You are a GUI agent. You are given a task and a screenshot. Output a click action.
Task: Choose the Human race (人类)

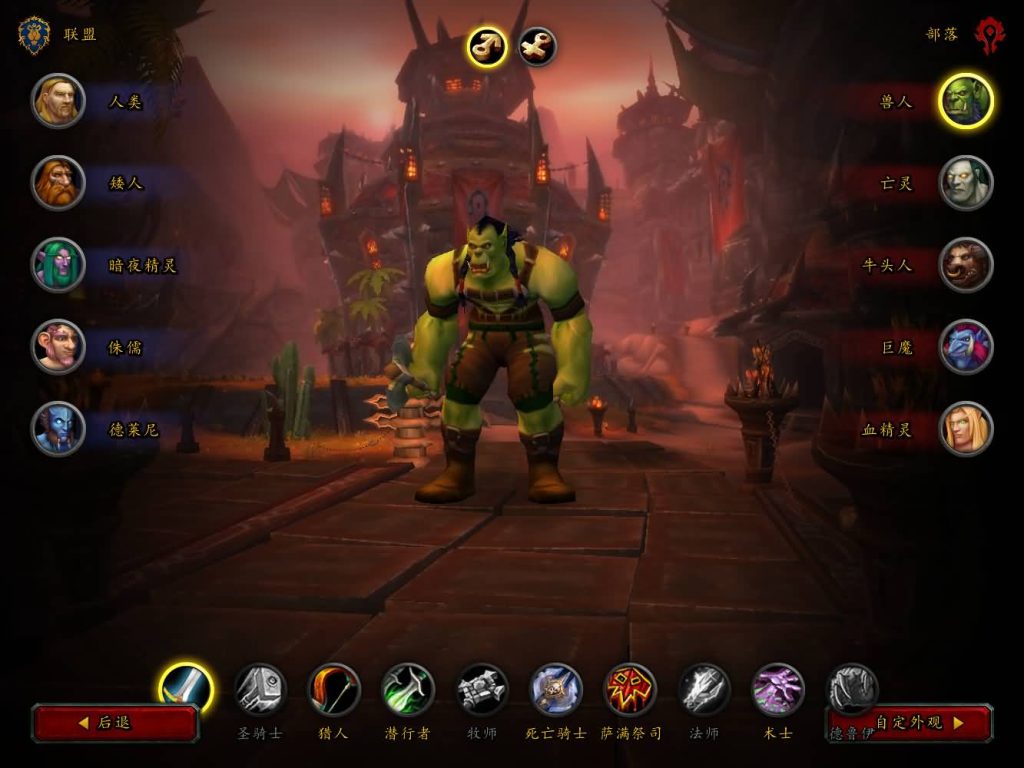click(x=58, y=101)
